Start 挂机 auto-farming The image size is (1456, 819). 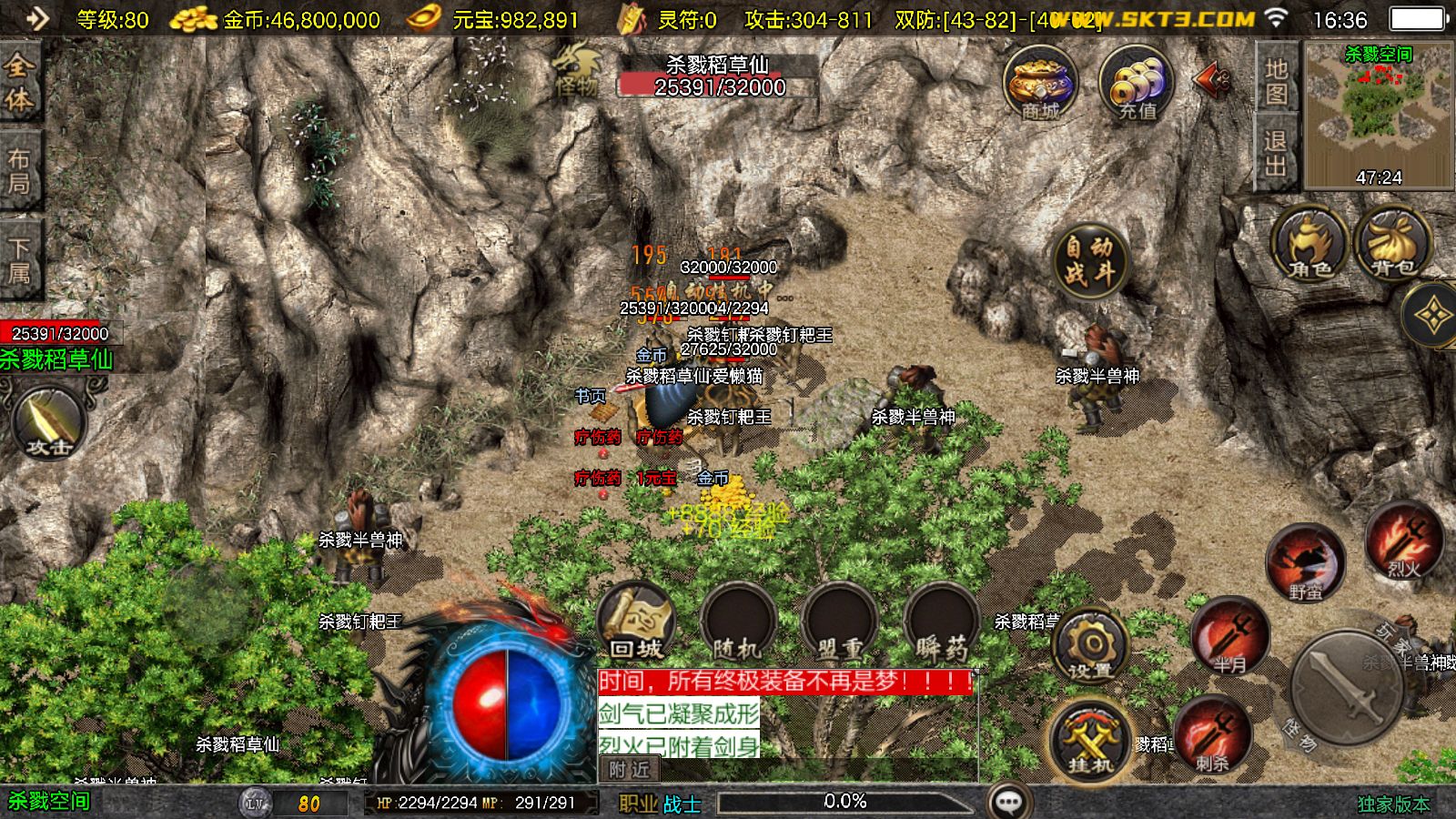(x=1090, y=739)
